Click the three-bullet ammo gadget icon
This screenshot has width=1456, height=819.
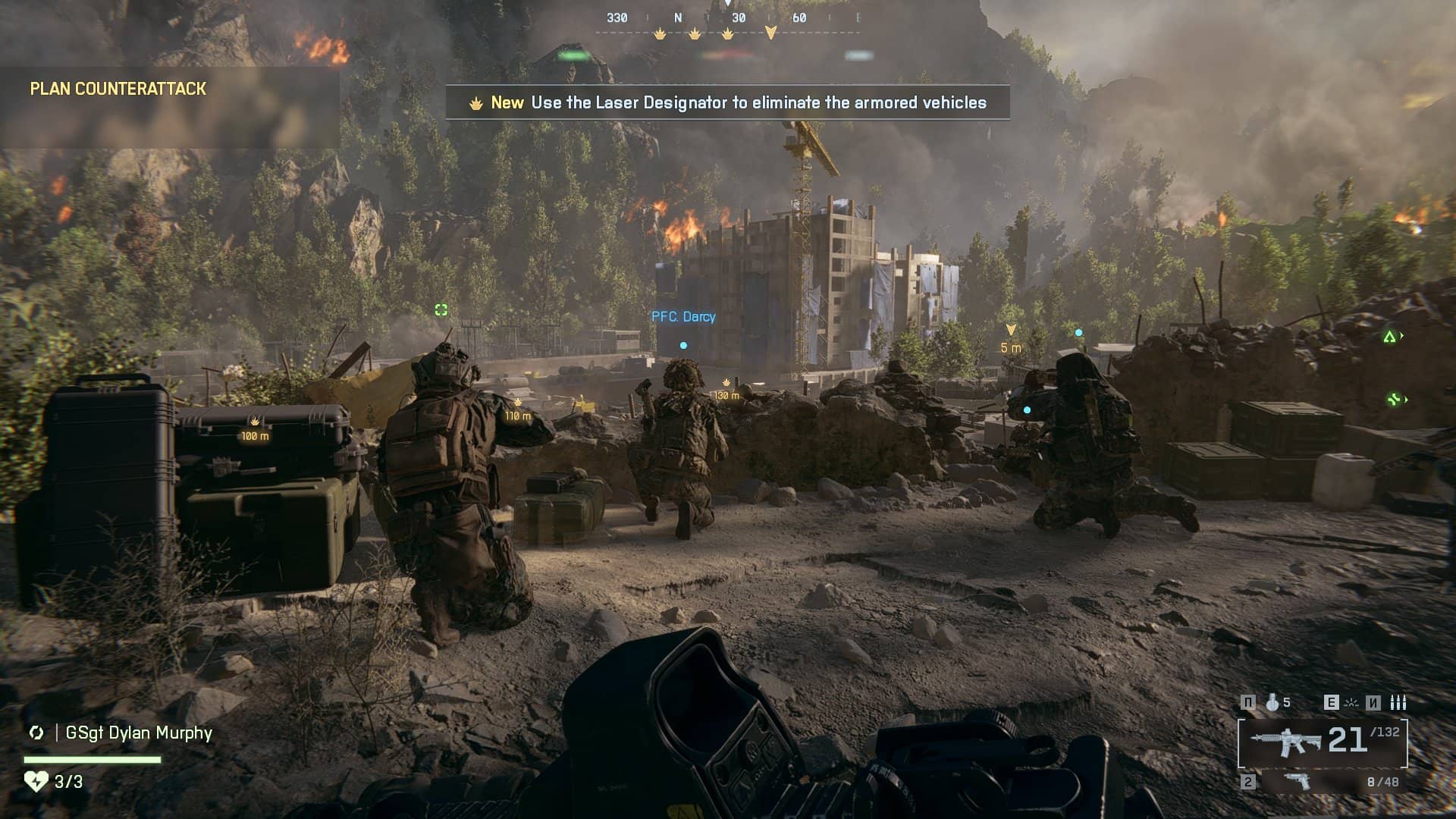(x=1398, y=703)
